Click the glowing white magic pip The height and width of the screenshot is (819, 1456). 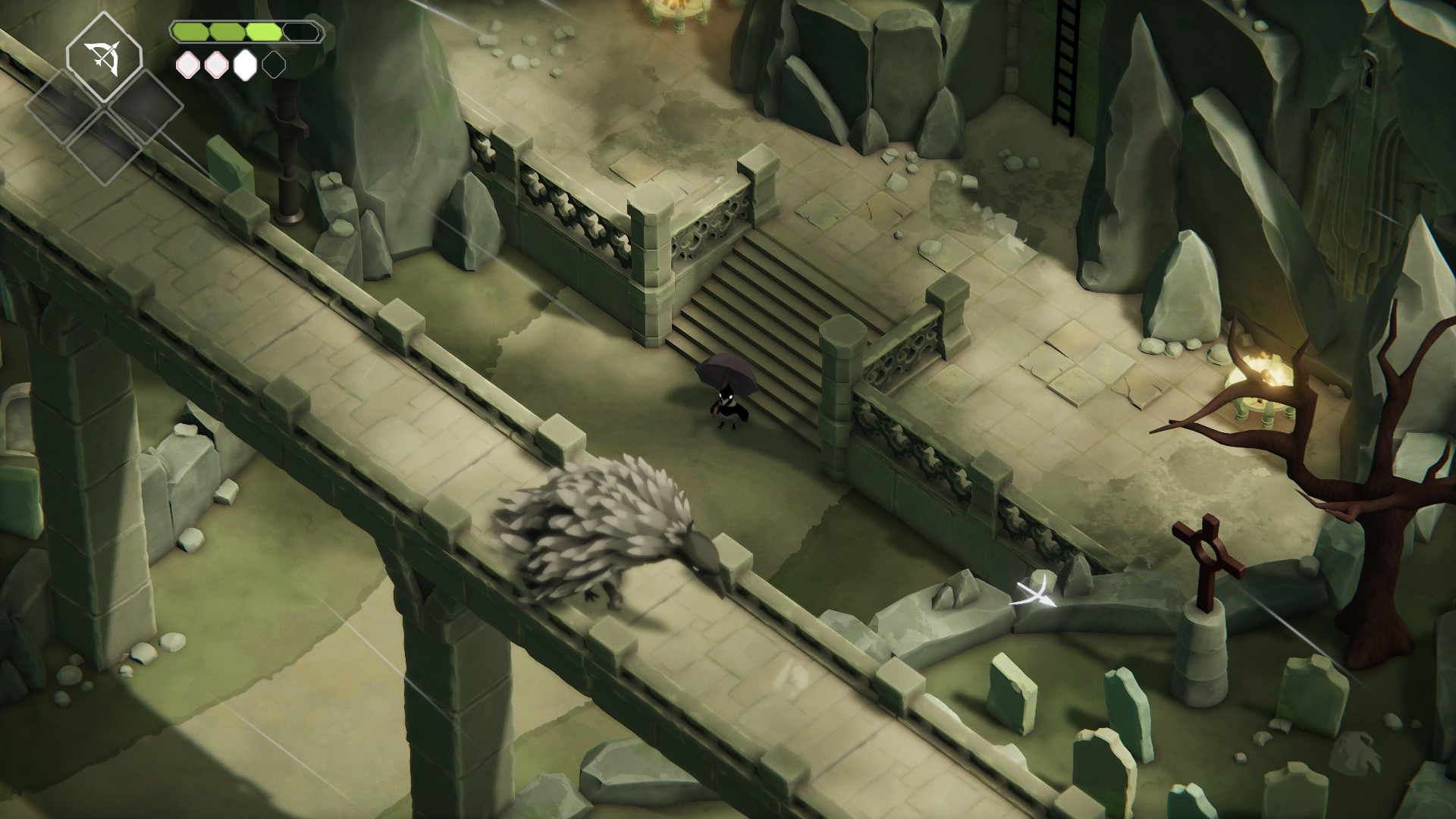pyautogui.click(x=245, y=65)
